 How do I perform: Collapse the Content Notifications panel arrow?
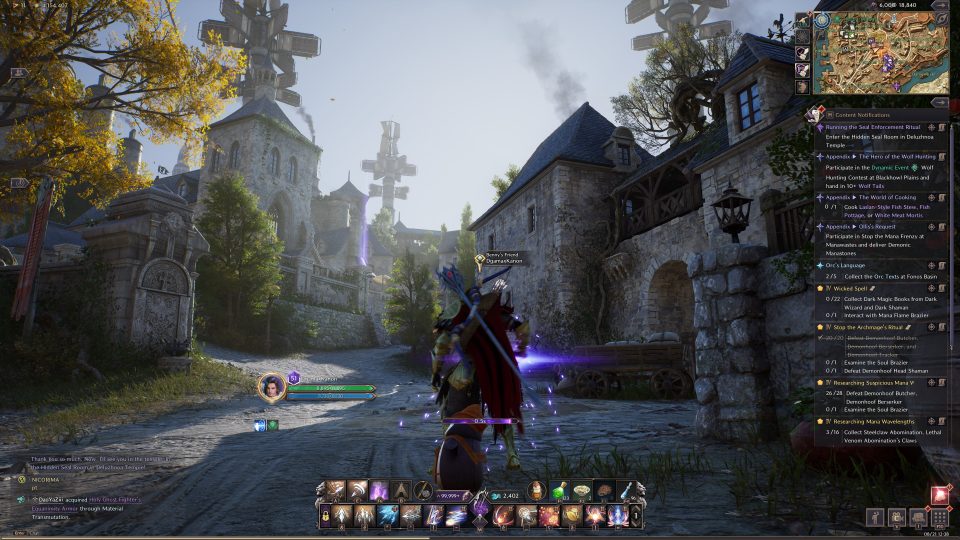click(x=939, y=102)
